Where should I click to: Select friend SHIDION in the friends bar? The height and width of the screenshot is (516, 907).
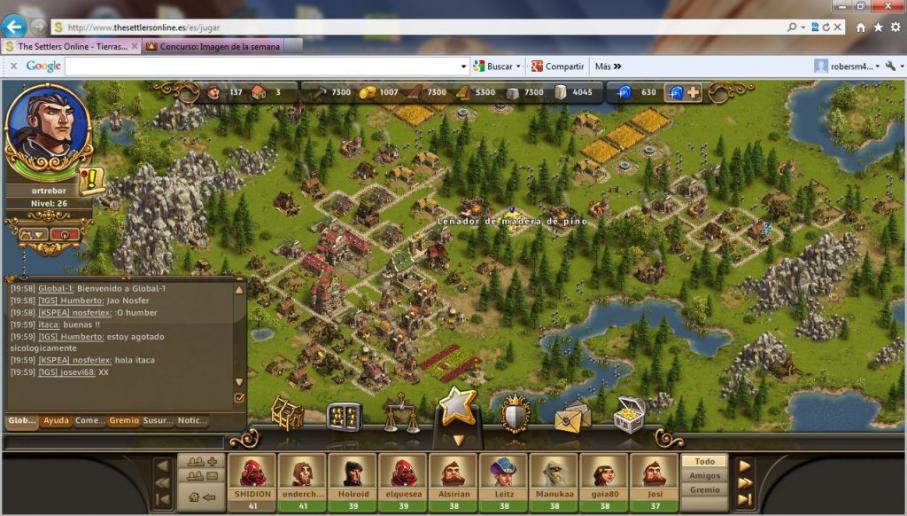(252, 477)
